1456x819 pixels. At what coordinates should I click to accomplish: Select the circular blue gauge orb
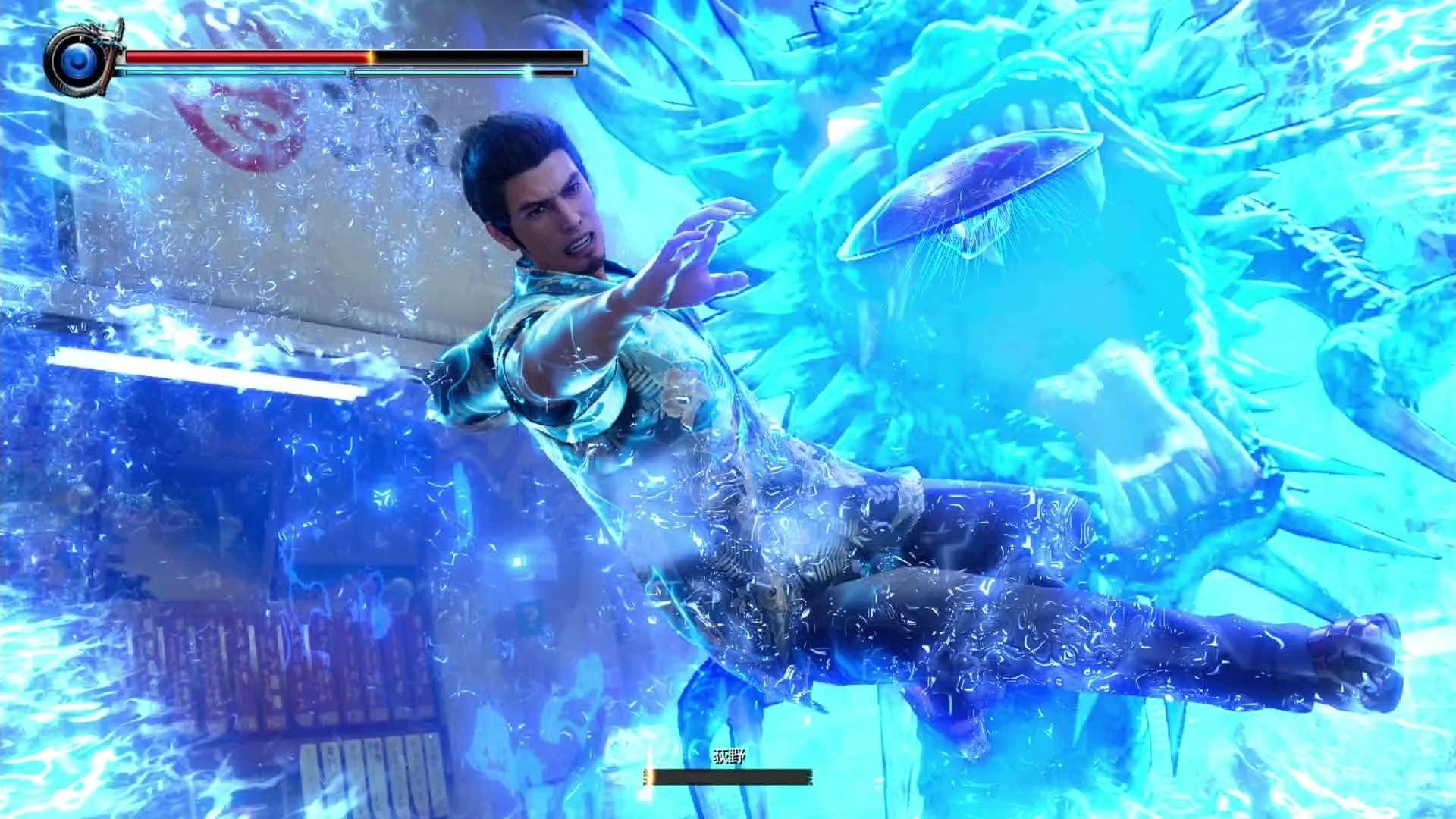[x=78, y=59]
